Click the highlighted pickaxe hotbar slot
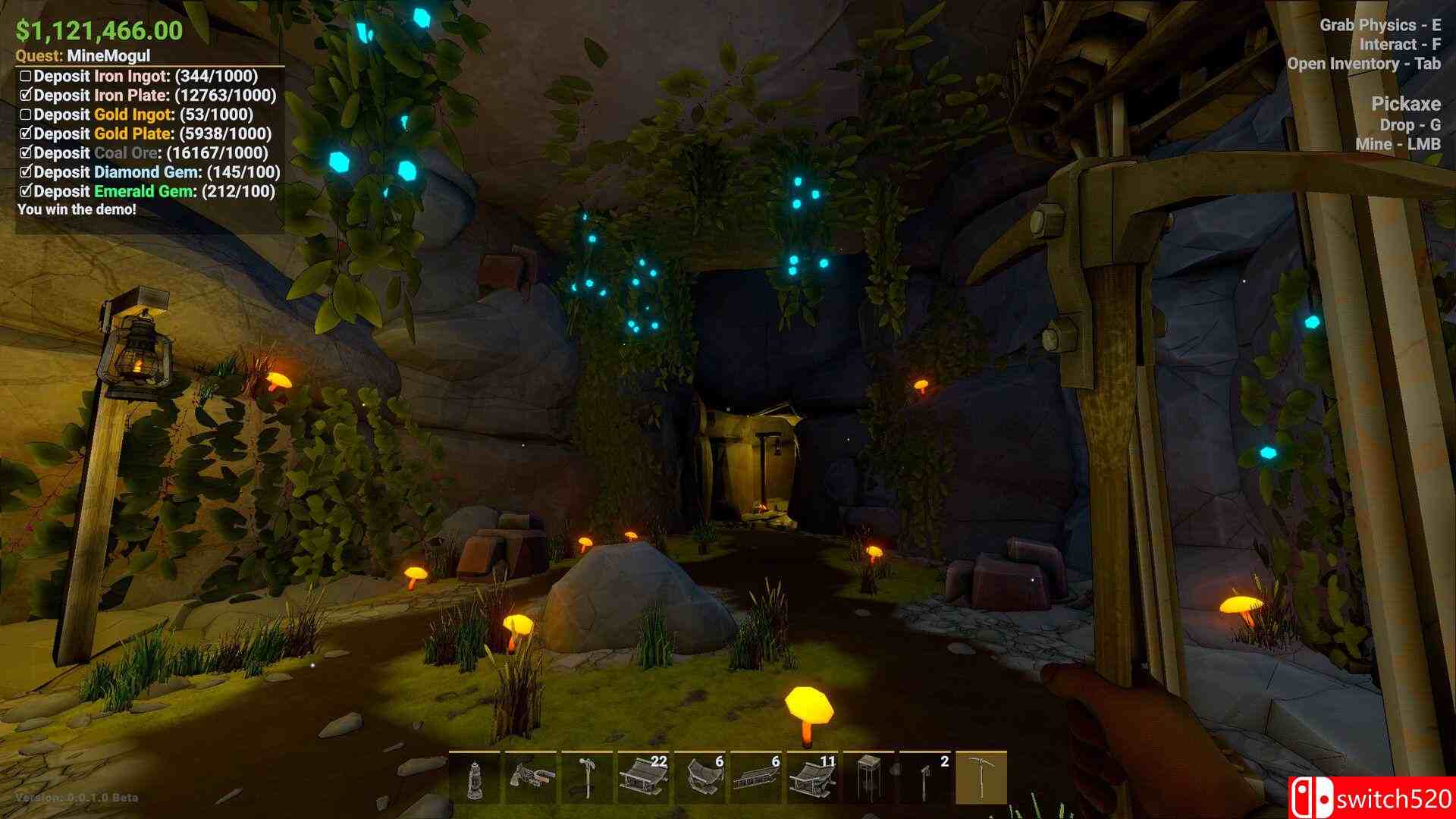 pos(981,777)
